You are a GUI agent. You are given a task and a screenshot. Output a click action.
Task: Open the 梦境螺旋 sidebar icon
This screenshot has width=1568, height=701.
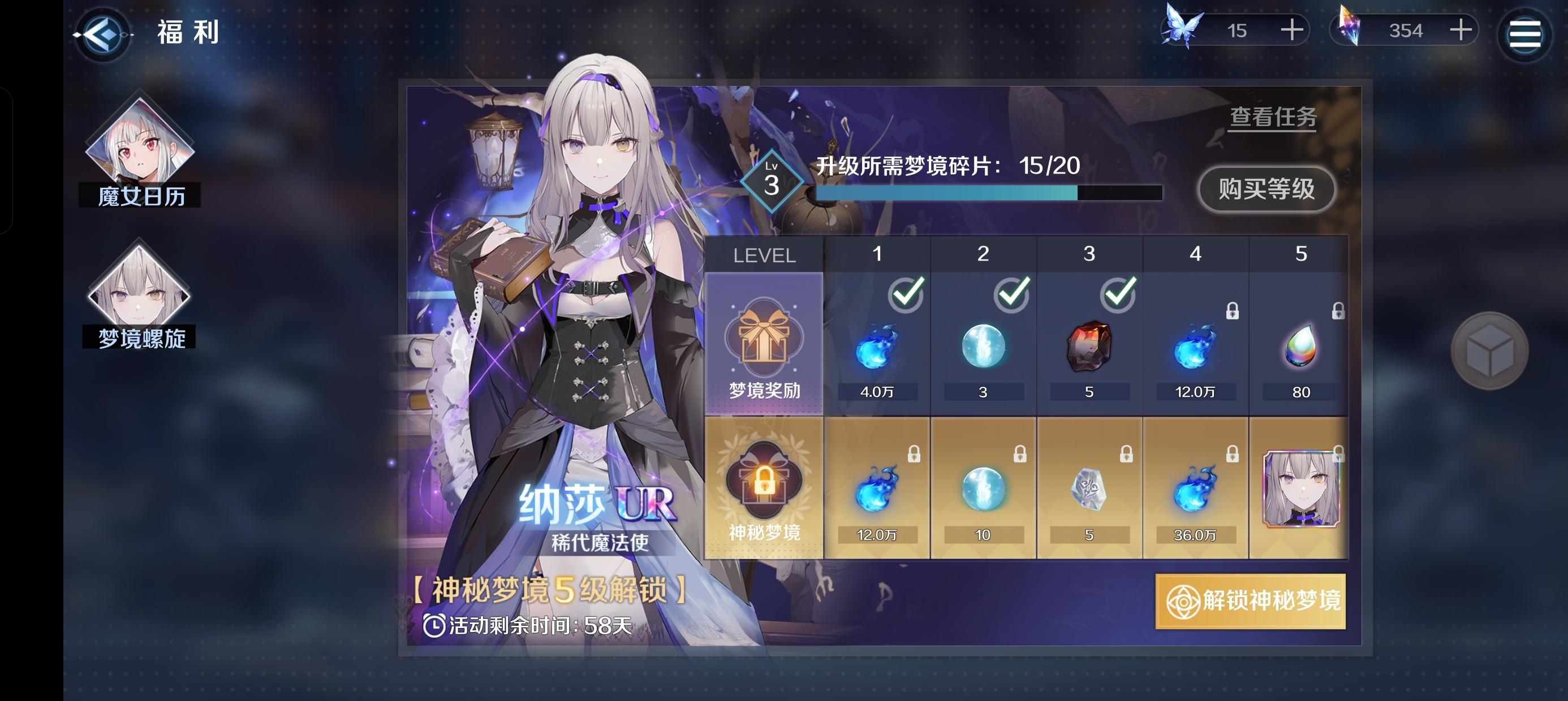tap(141, 298)
